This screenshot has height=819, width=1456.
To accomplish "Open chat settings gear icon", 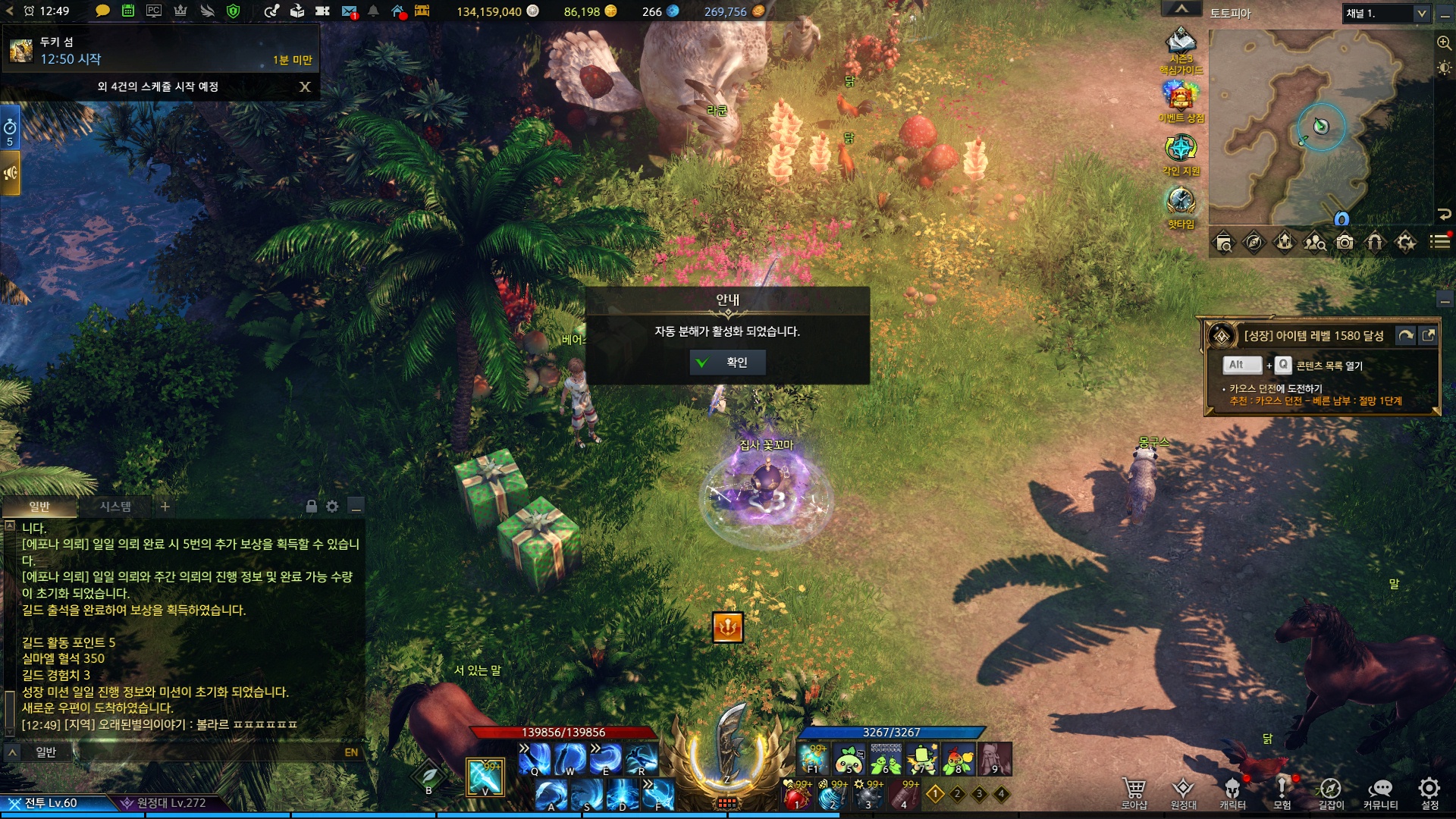I will [x=332, y=506].
